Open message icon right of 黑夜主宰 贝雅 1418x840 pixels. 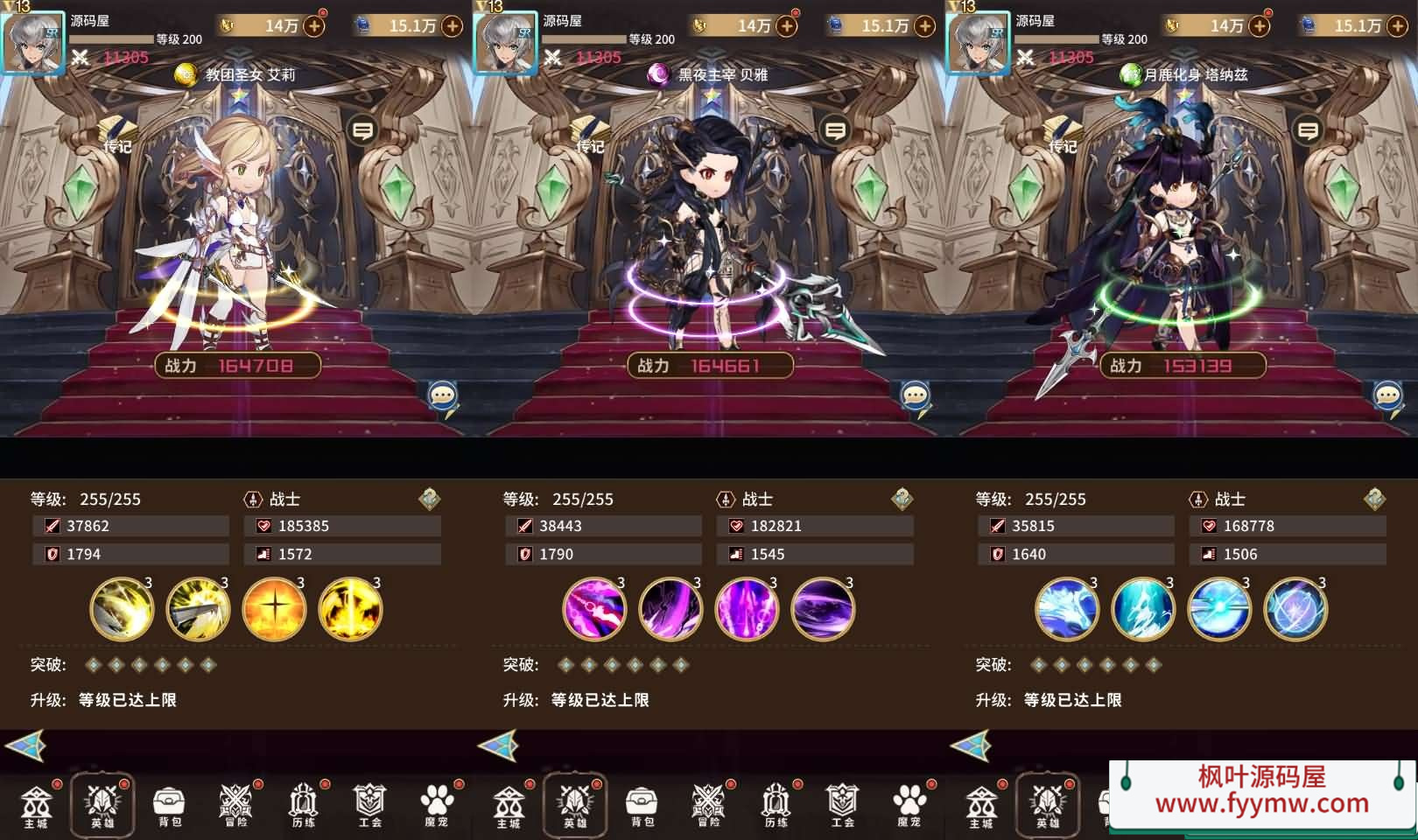coord(835,131)
